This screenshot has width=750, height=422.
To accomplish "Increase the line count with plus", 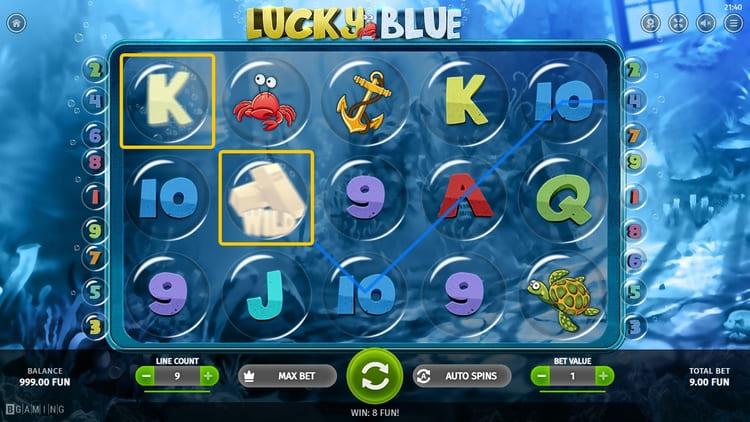I will tap(208, 376).
